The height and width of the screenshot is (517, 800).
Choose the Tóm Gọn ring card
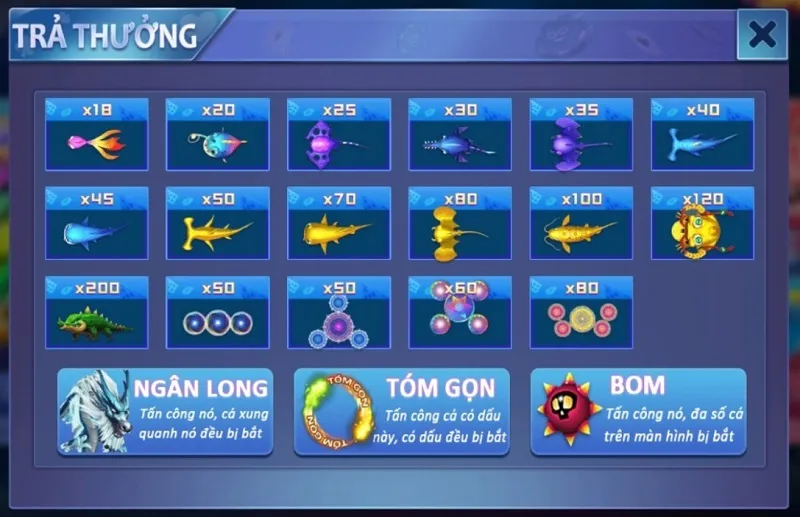[x=401, y=411]
